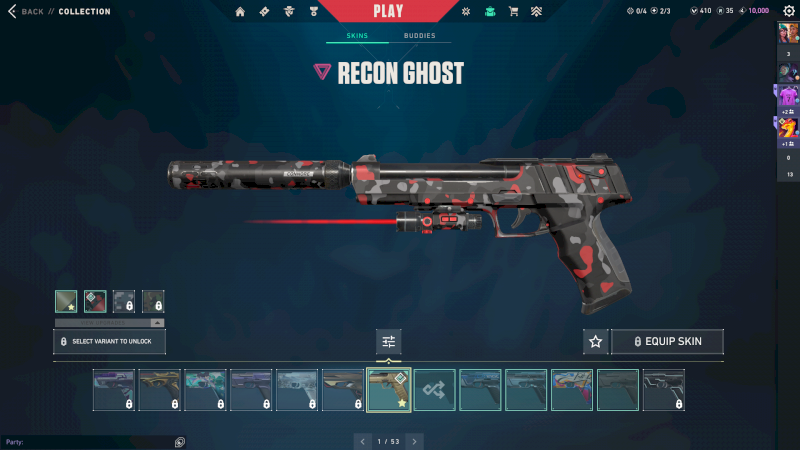Click the red PLAY button
The image size is (800, 450).
tap(388, 11)
